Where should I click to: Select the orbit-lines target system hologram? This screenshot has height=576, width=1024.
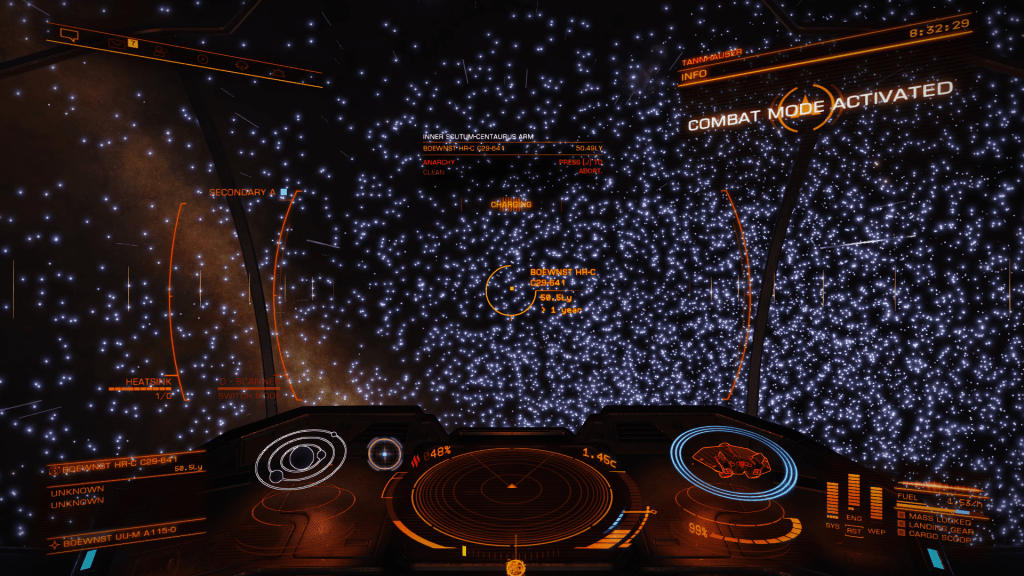[x=300, y=461]
